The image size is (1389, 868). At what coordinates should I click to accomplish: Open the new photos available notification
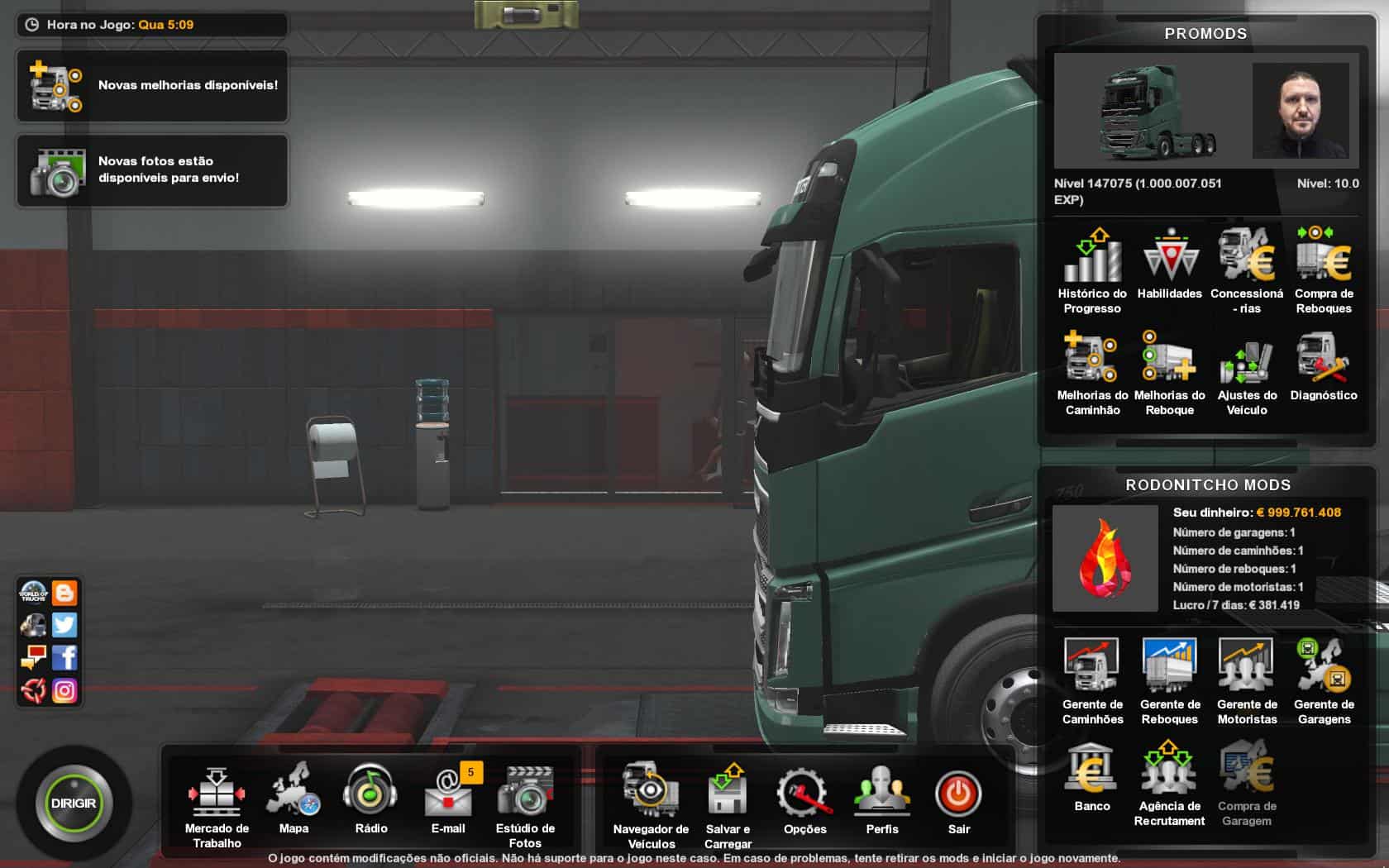(152, 170)
